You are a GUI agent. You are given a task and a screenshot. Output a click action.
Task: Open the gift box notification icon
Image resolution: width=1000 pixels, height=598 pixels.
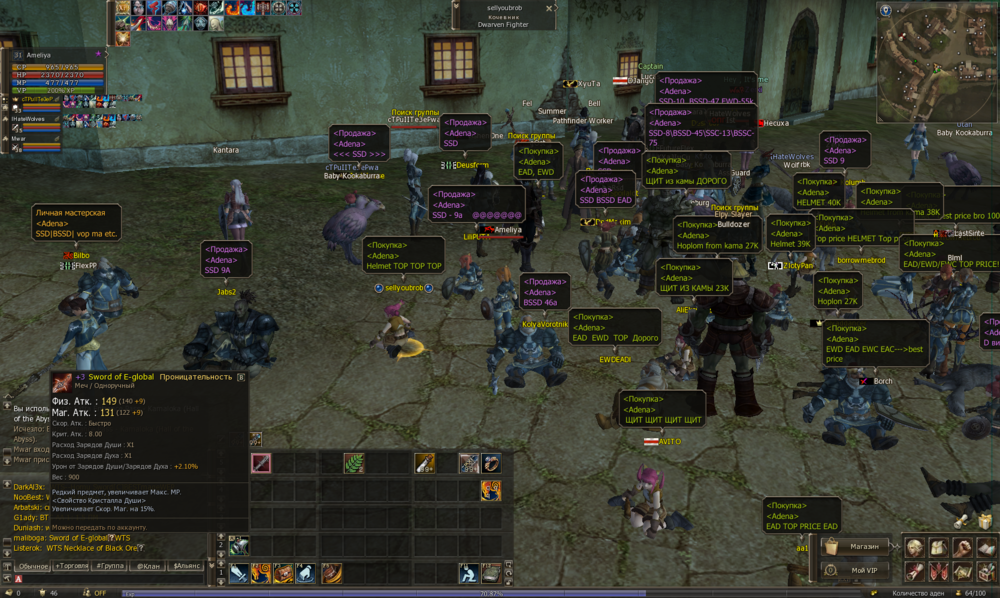(985, 521)
